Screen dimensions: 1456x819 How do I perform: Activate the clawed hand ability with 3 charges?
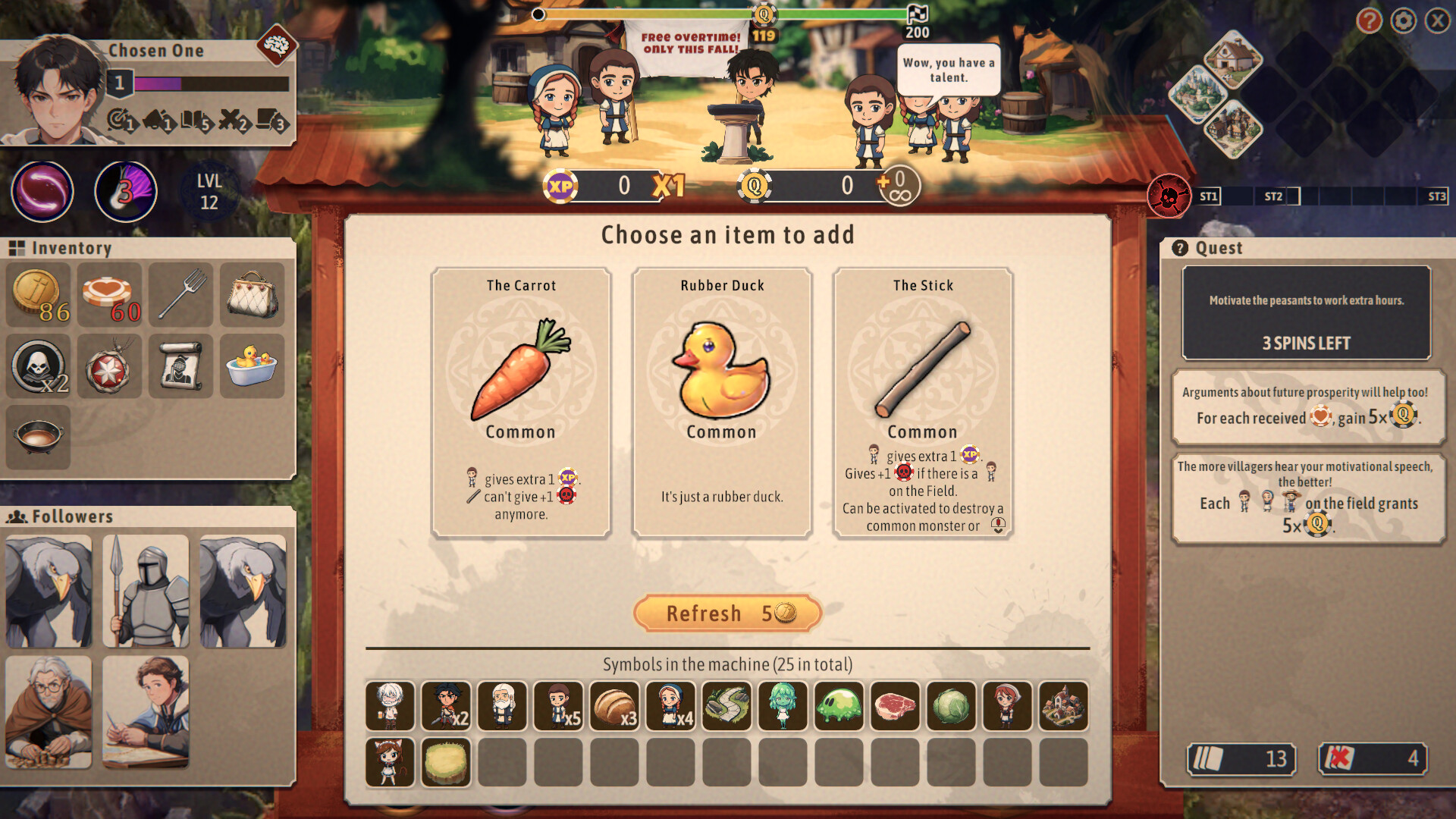click(126, 191)
